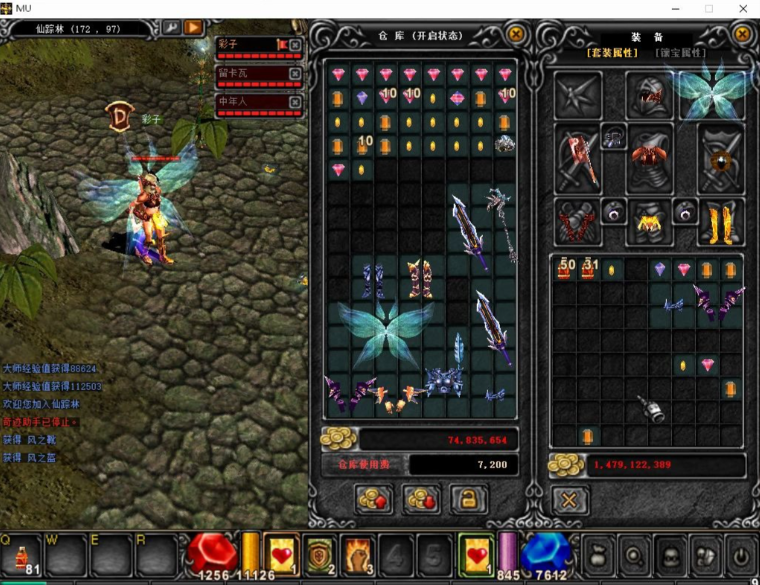Remove the 中年人 party member entry
The image size is (760, 585).
coord(295,101)
